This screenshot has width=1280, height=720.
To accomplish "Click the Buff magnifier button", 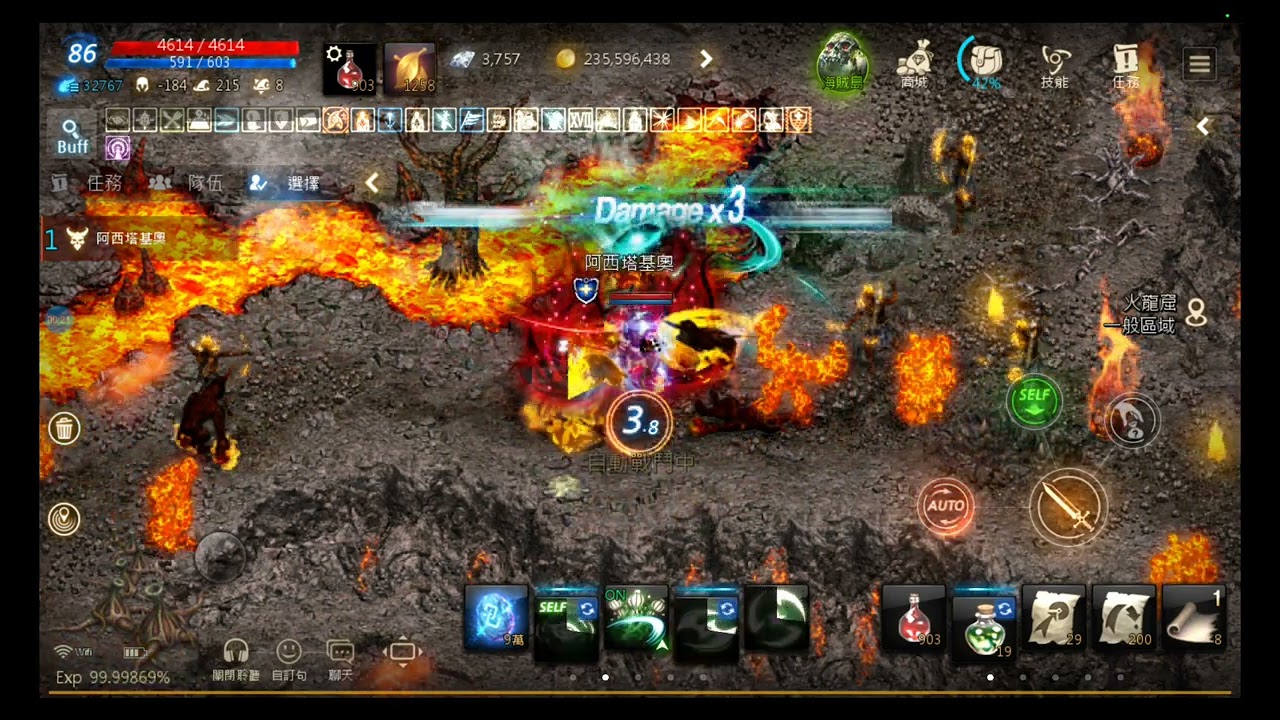I will [72, 136].
